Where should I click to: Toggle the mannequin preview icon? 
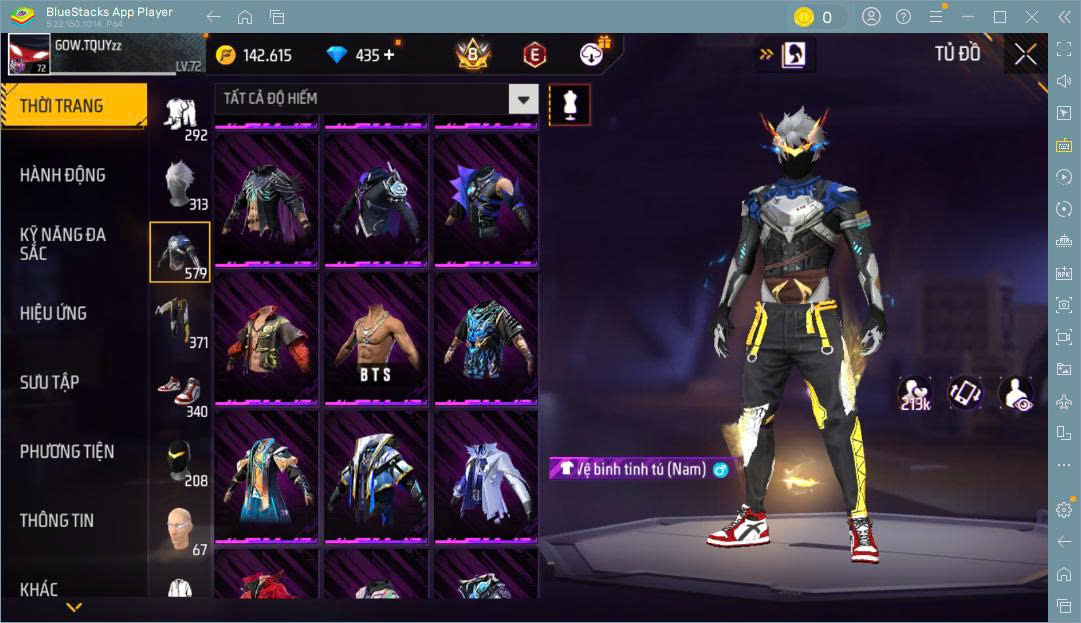(570, 104)
